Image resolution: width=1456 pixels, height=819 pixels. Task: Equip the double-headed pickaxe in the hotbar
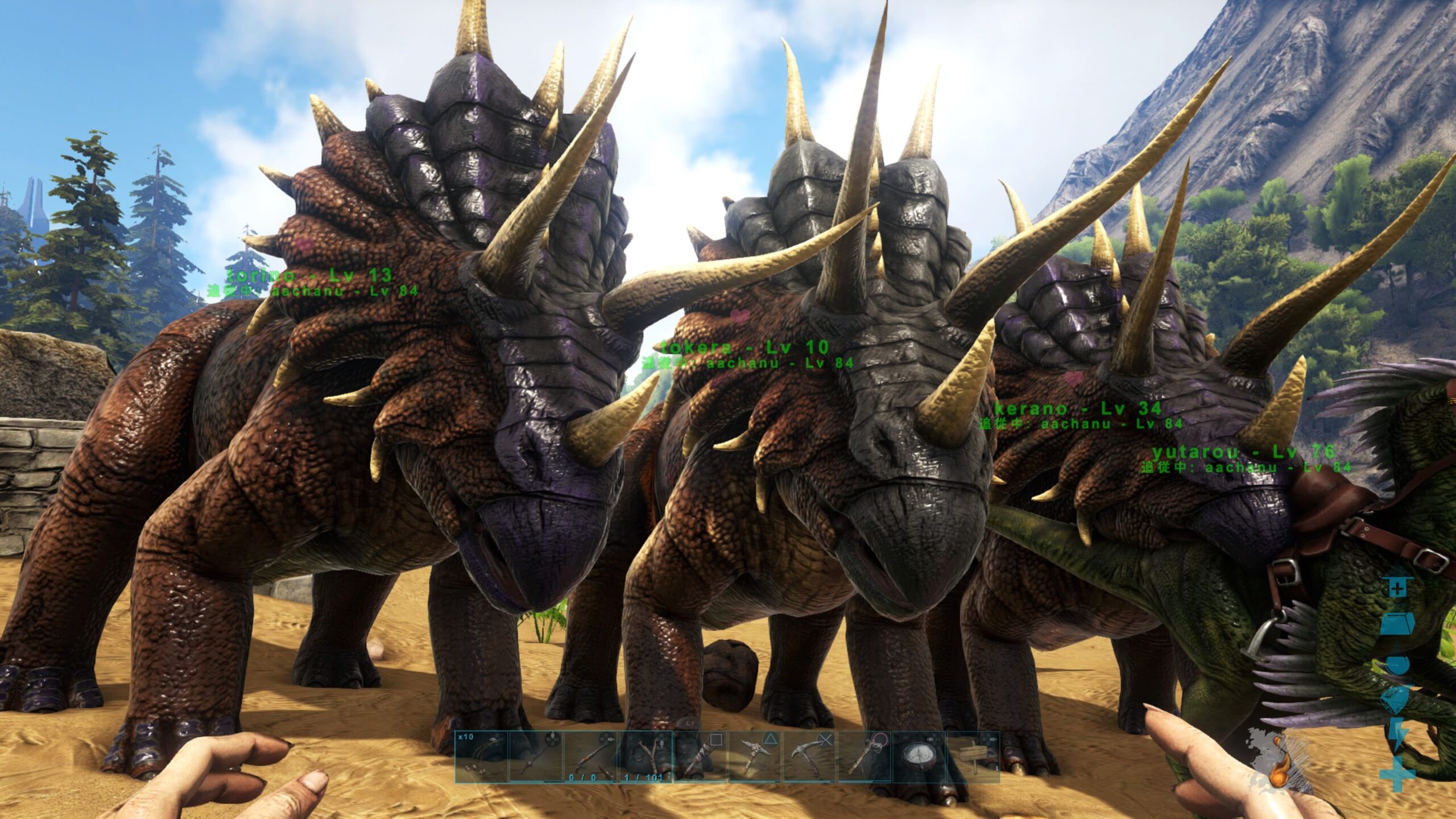[x=754, y=757]
